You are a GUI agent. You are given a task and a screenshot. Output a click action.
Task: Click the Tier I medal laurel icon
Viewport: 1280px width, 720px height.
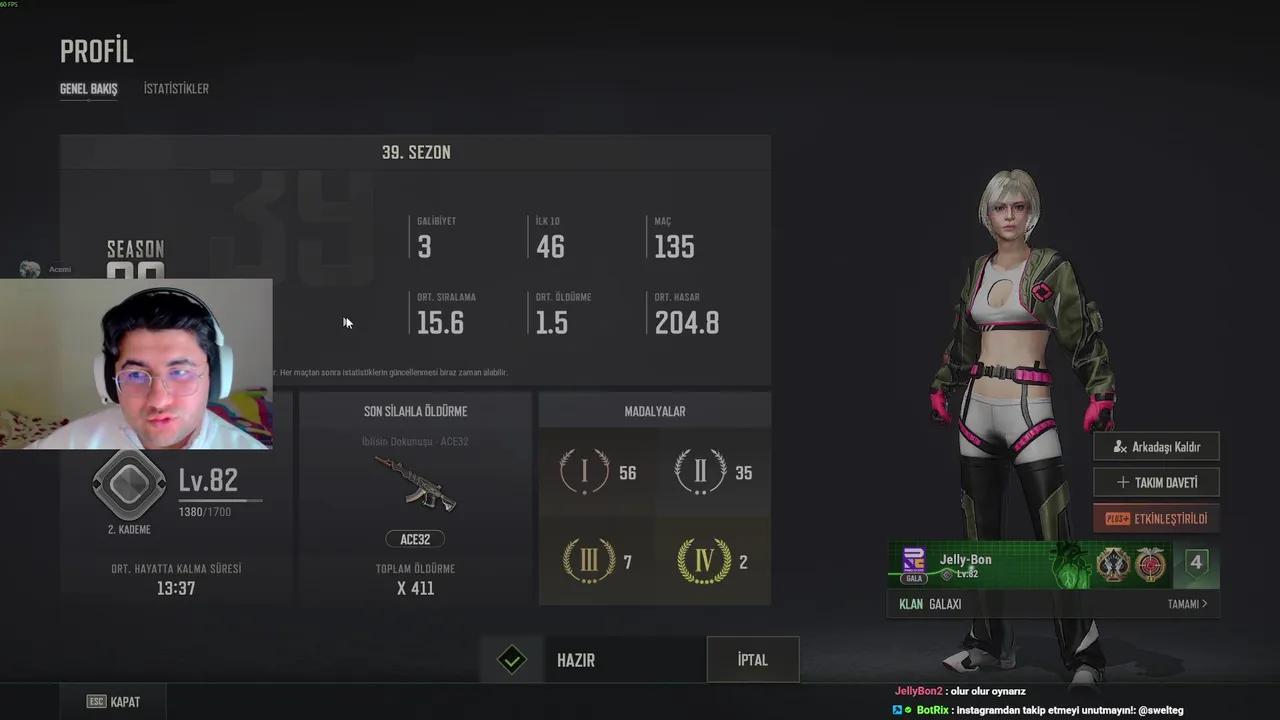(x=585, y=472)
